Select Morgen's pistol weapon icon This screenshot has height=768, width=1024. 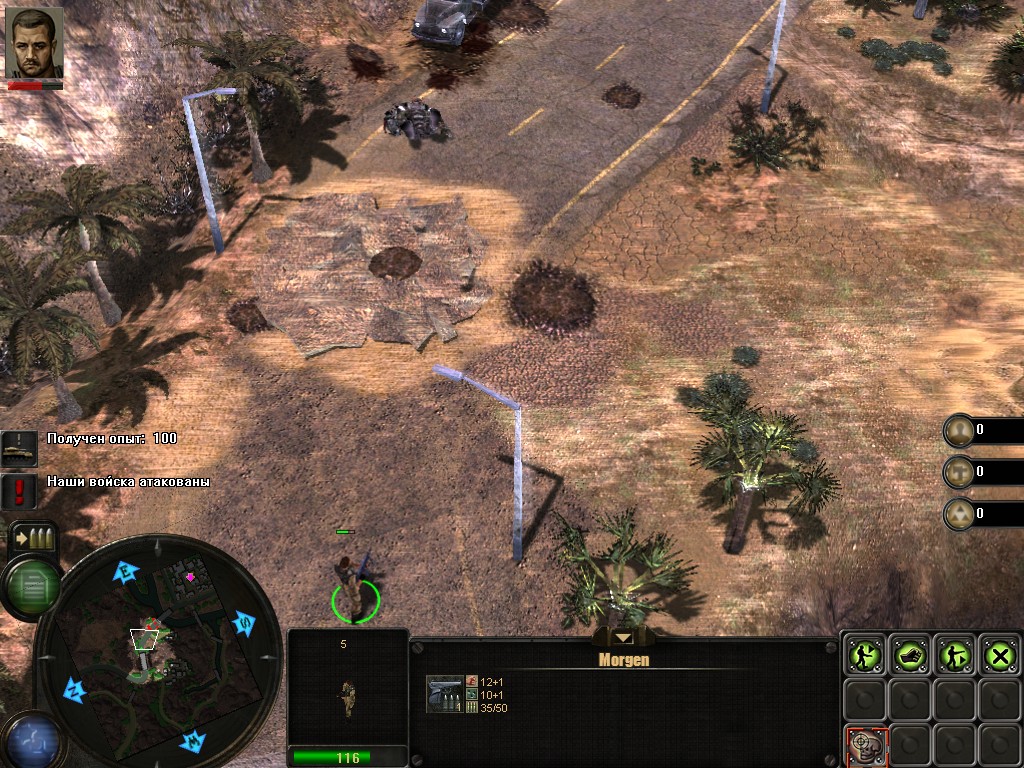[445, 694]
